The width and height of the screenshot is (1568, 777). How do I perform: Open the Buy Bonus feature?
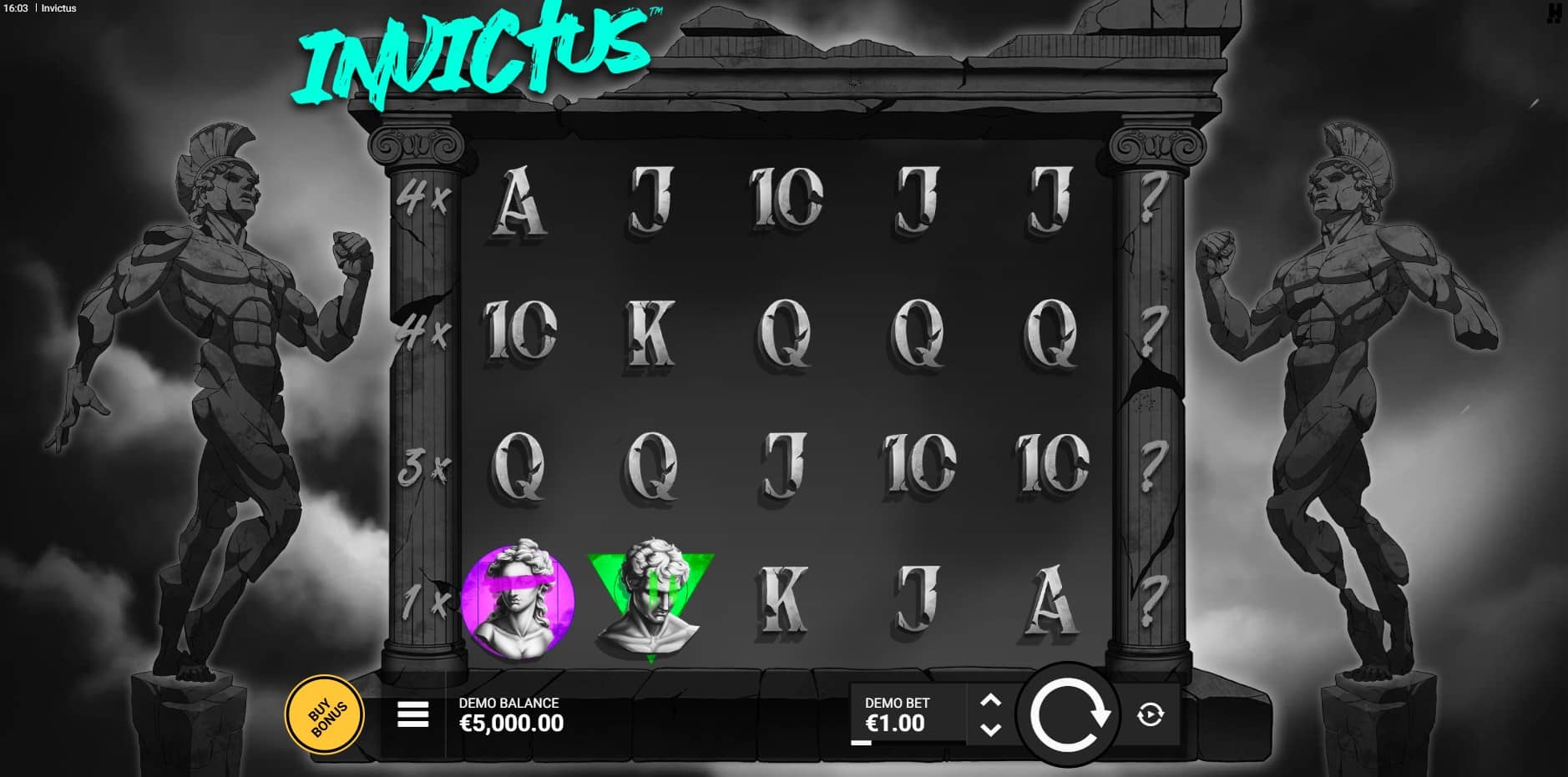click(x=326, y=714)
